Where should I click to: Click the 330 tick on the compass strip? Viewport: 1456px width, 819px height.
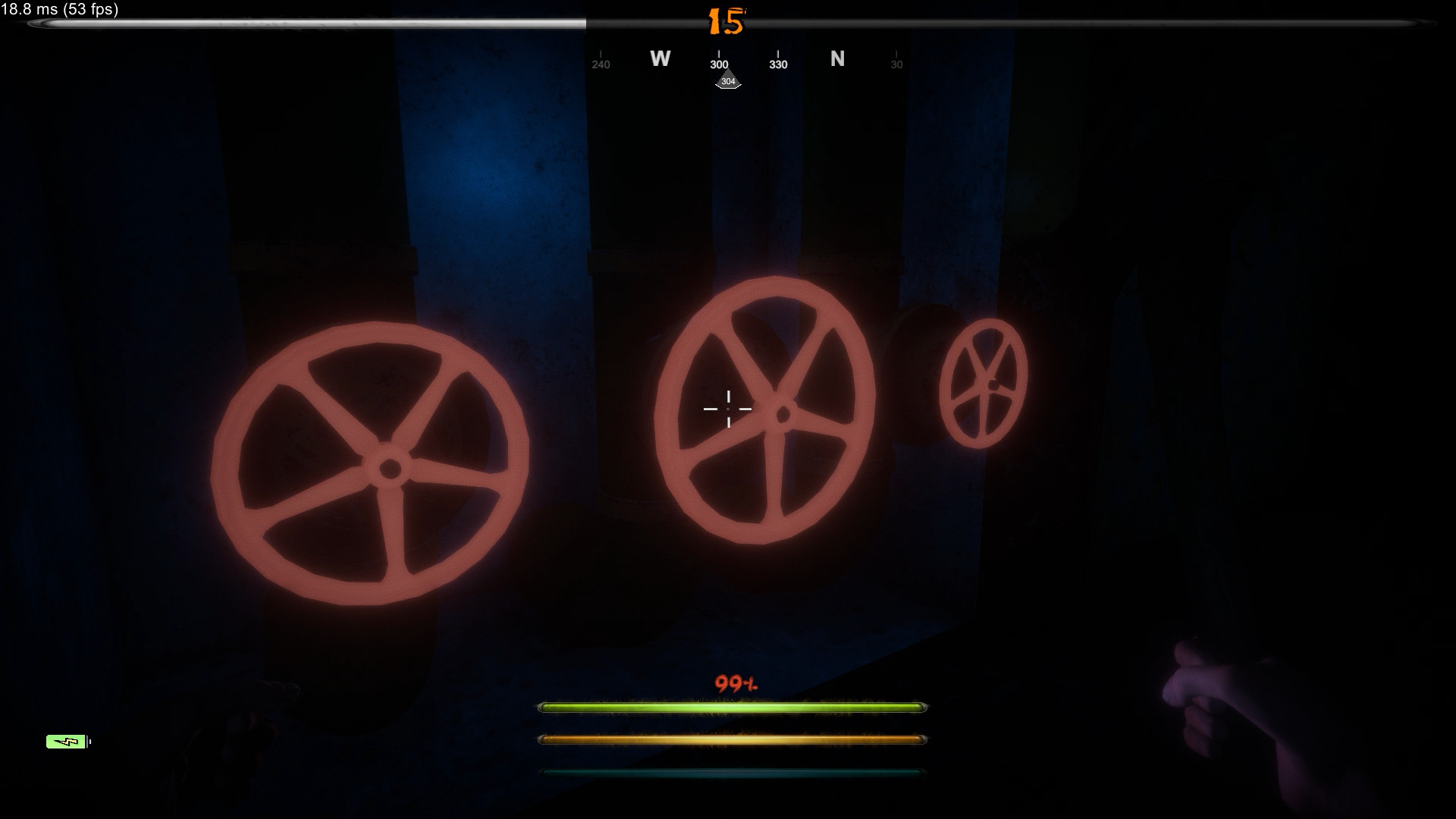tap(777, 64)
